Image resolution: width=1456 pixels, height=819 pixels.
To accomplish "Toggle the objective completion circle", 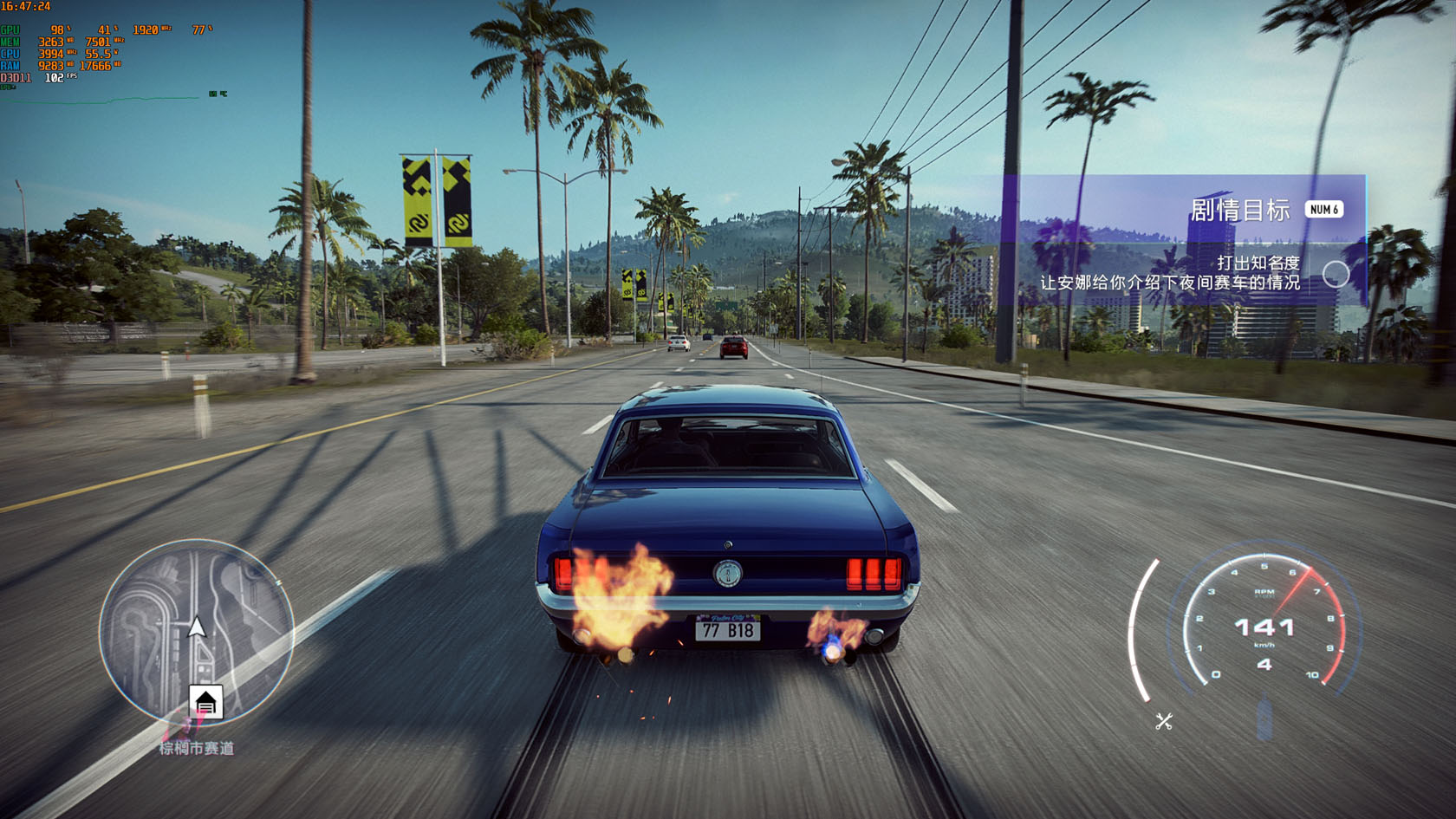I will (1336, 274).
